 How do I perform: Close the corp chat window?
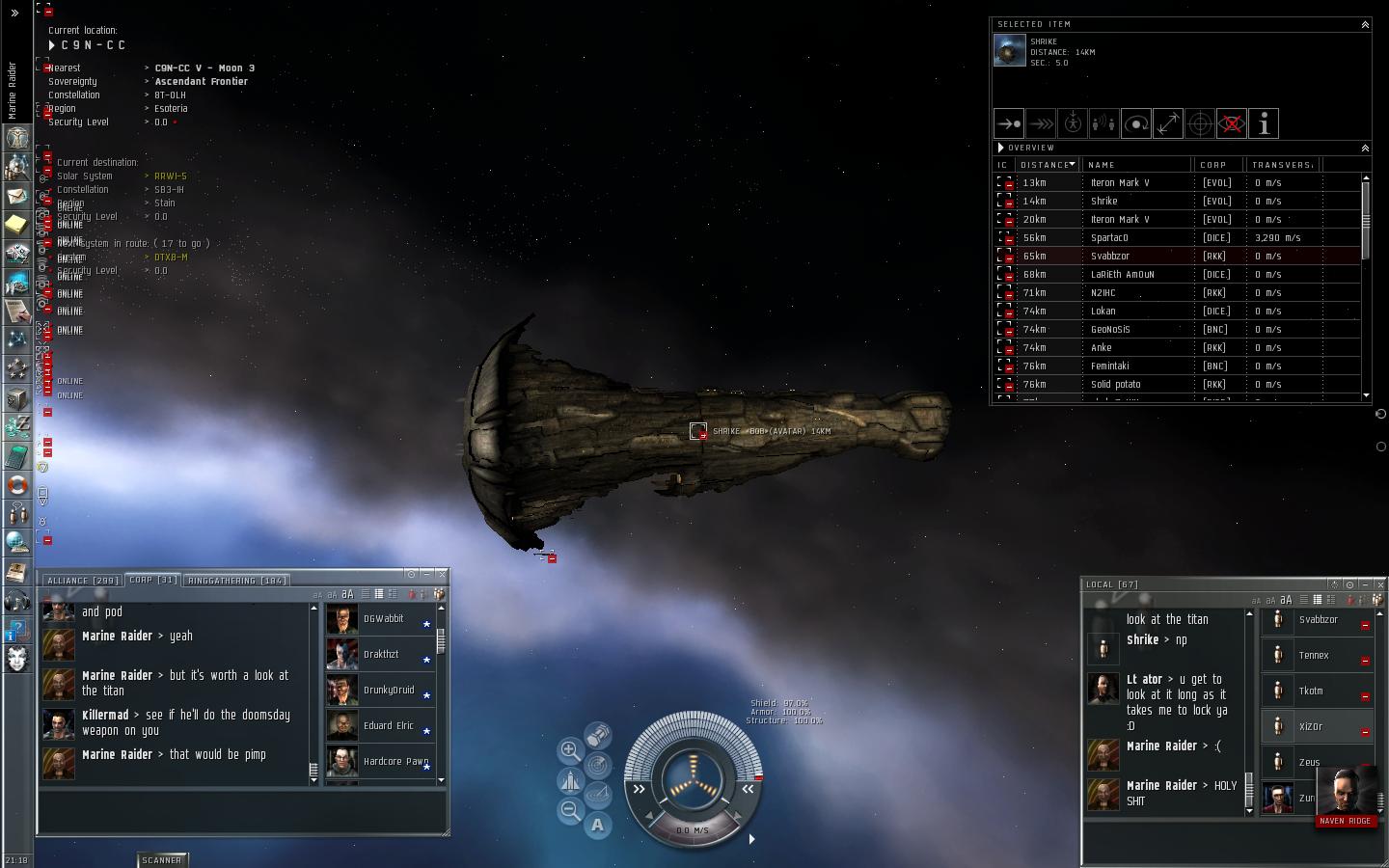click(442, 575)
